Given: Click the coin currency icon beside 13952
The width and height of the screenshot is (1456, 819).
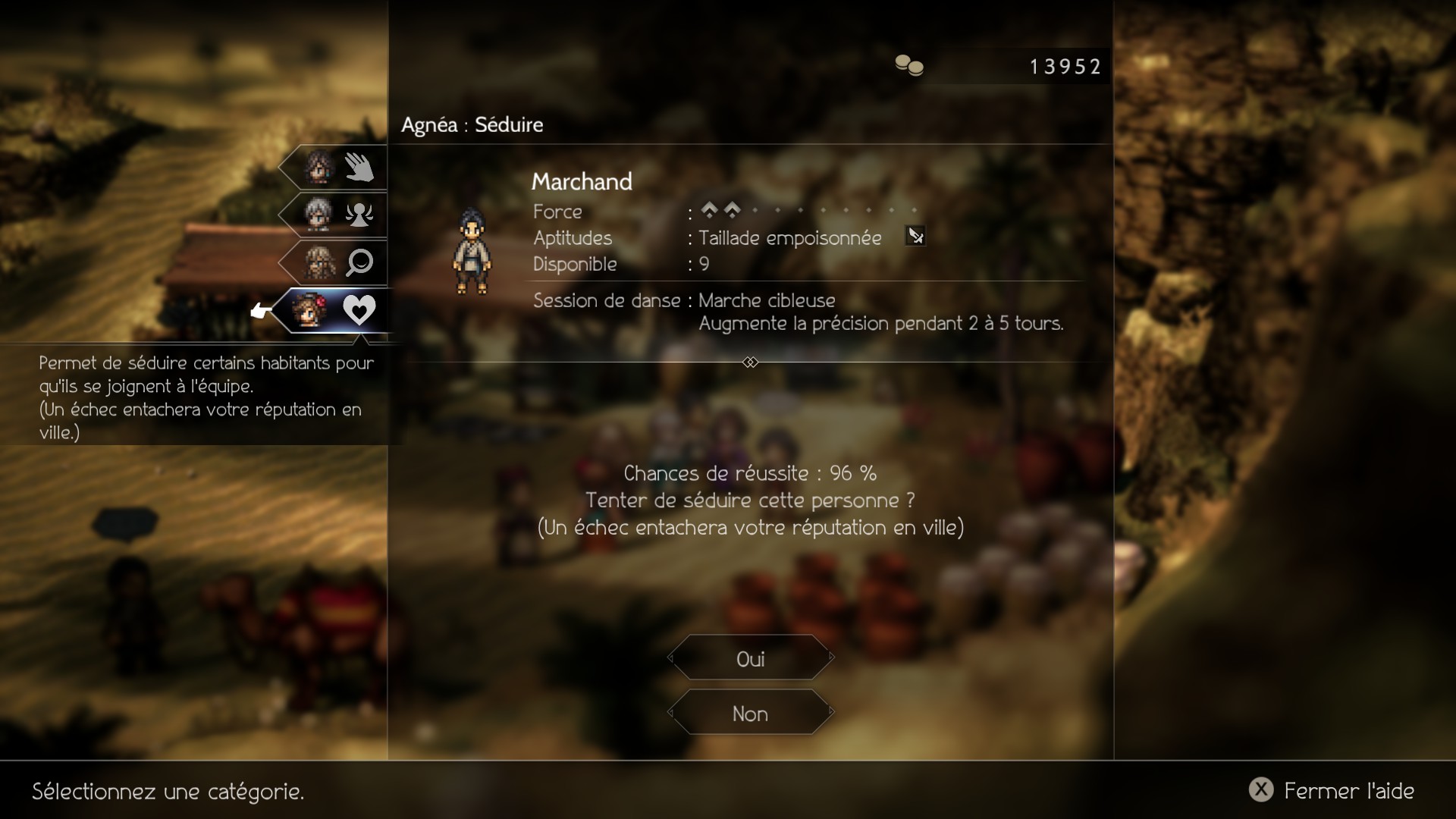Looking at the screenshot, I should [x=909, y=66].
